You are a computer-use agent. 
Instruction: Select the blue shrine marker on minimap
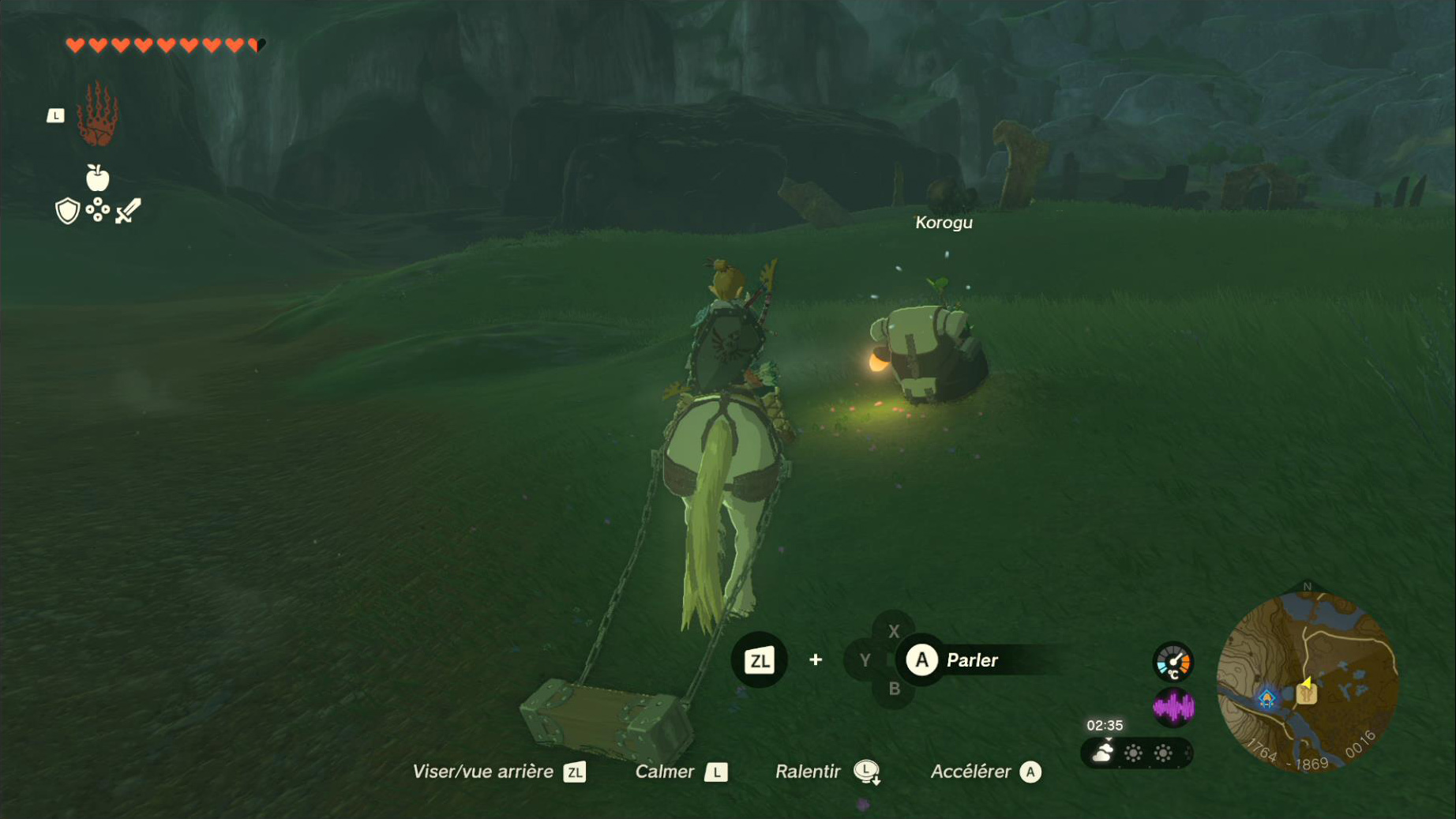(x=1266, y=698)
